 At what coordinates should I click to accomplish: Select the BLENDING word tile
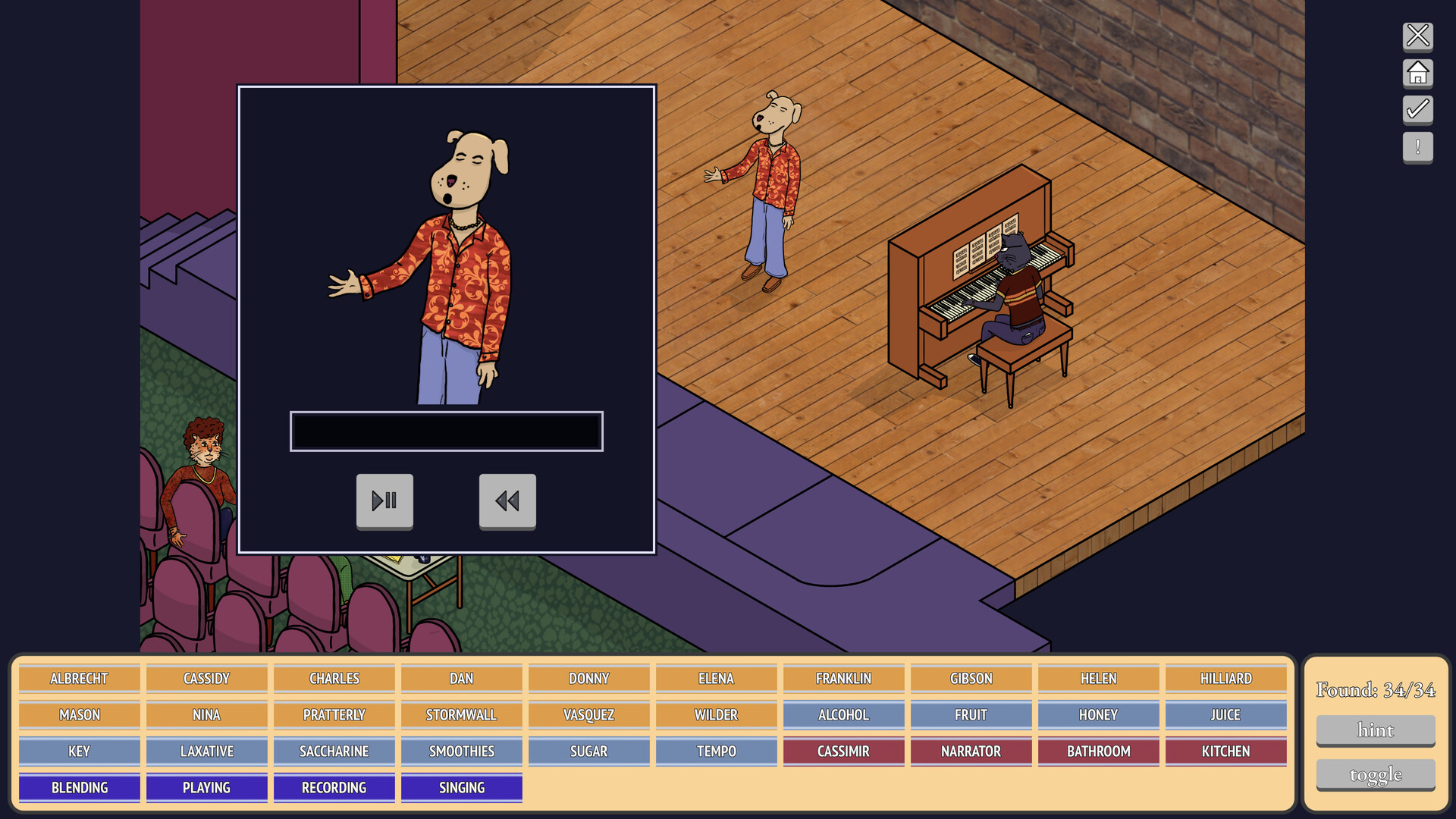[79, 787]
